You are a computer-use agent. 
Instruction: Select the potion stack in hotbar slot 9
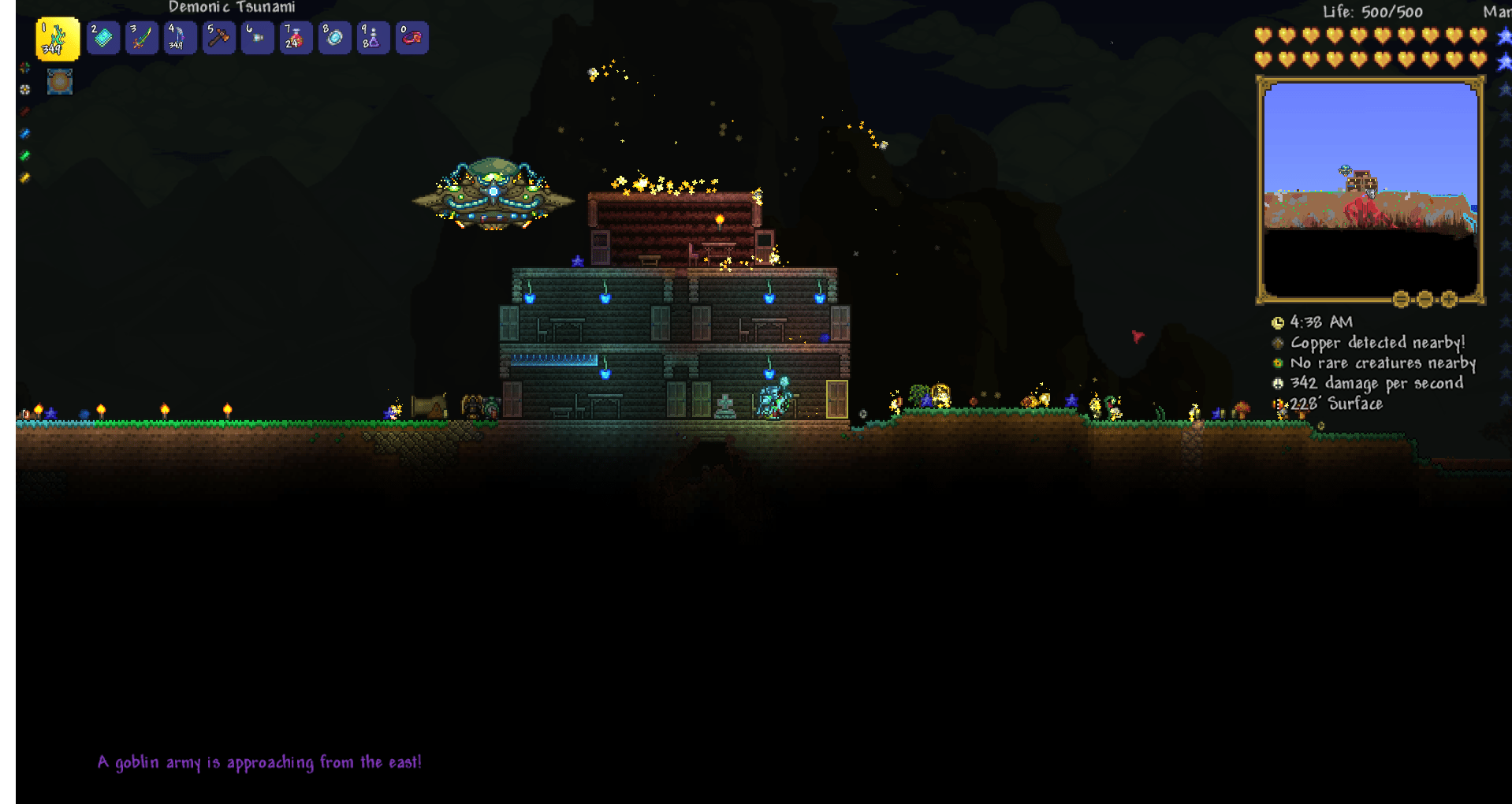pyautogui.click(x=373, y=37)
